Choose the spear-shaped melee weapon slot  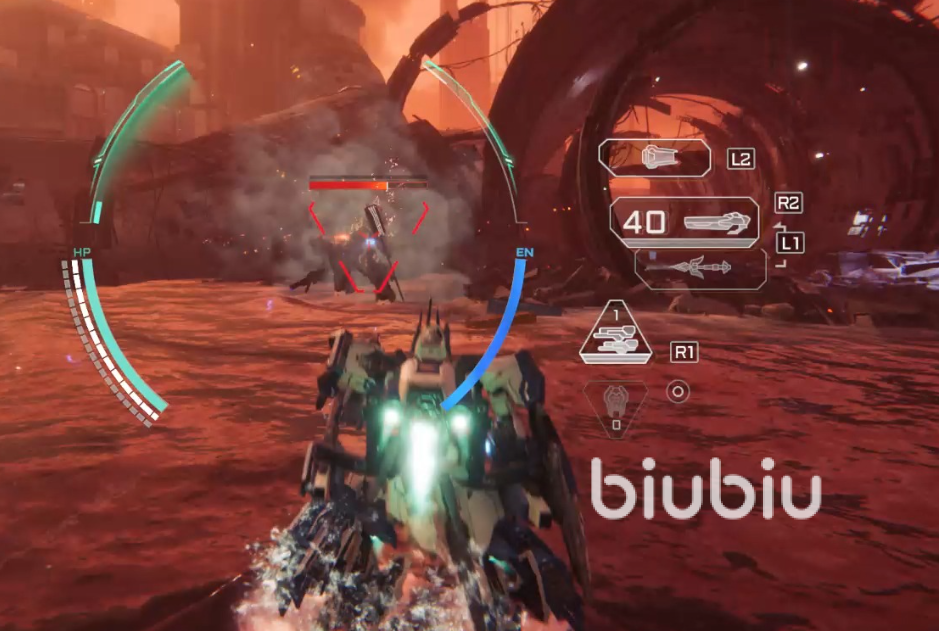tap(700, 268)
